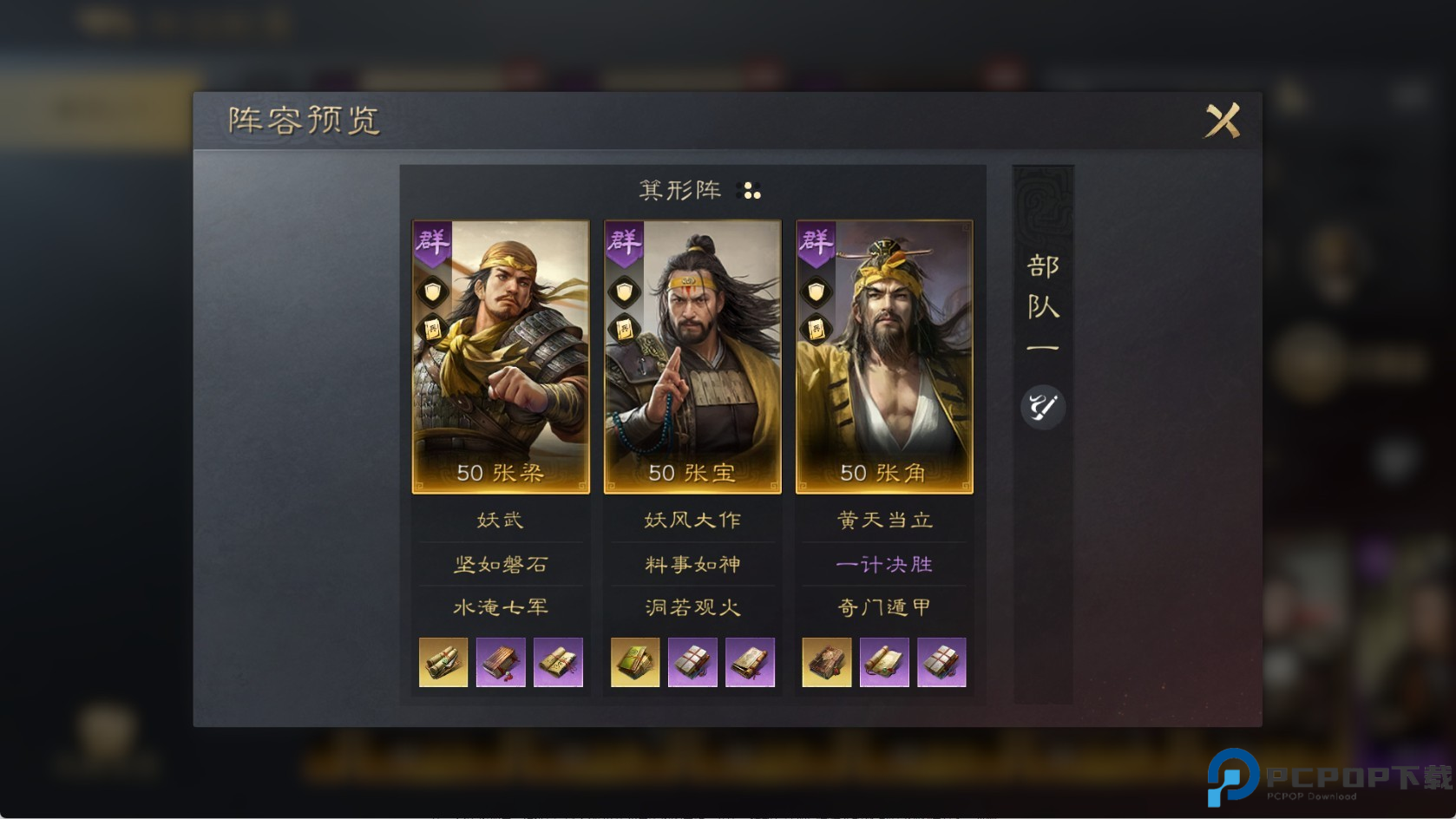This screenshot has height=819, width=1456.
Task: Switch to the 部队一 side tab
Action: click(x=1041, y=304)
